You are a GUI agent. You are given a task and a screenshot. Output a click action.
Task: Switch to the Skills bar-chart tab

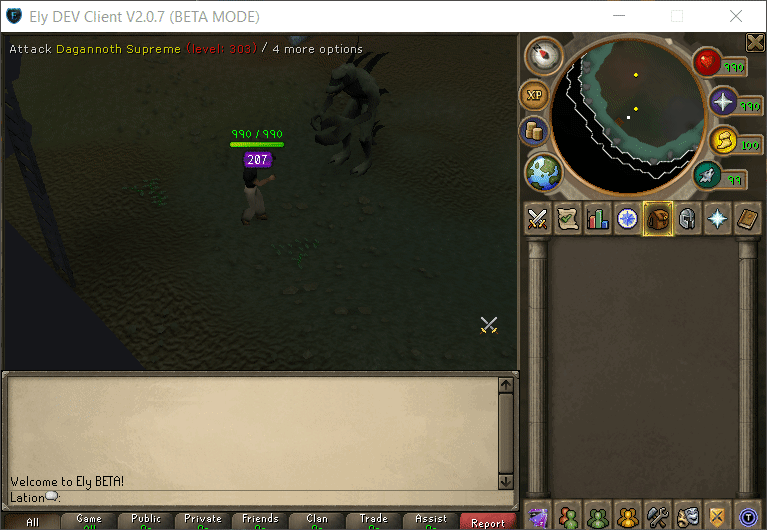point(598,218)
